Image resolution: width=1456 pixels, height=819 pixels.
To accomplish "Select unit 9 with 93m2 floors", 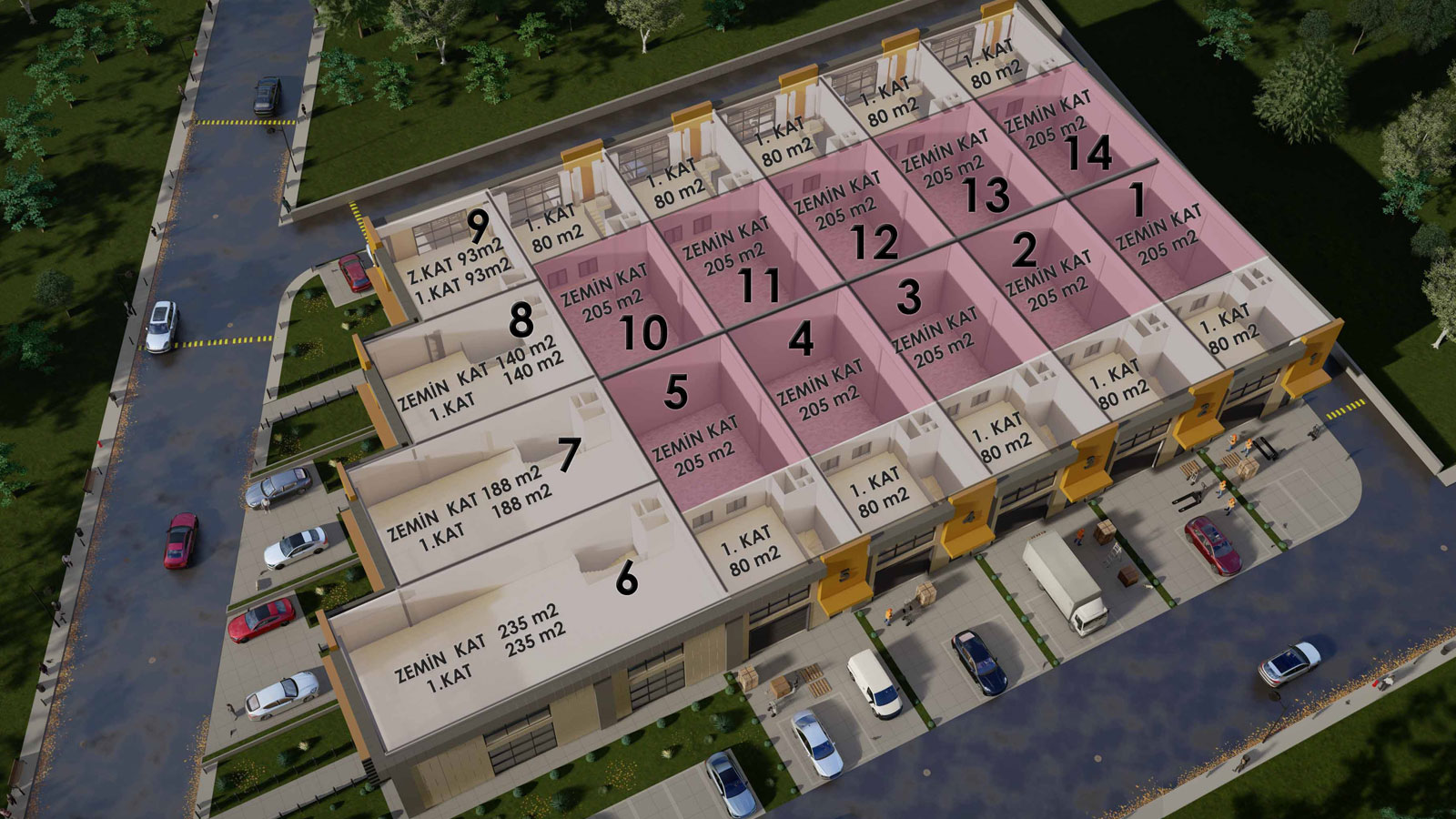I will pyautogui.click(x=455, y=255).
